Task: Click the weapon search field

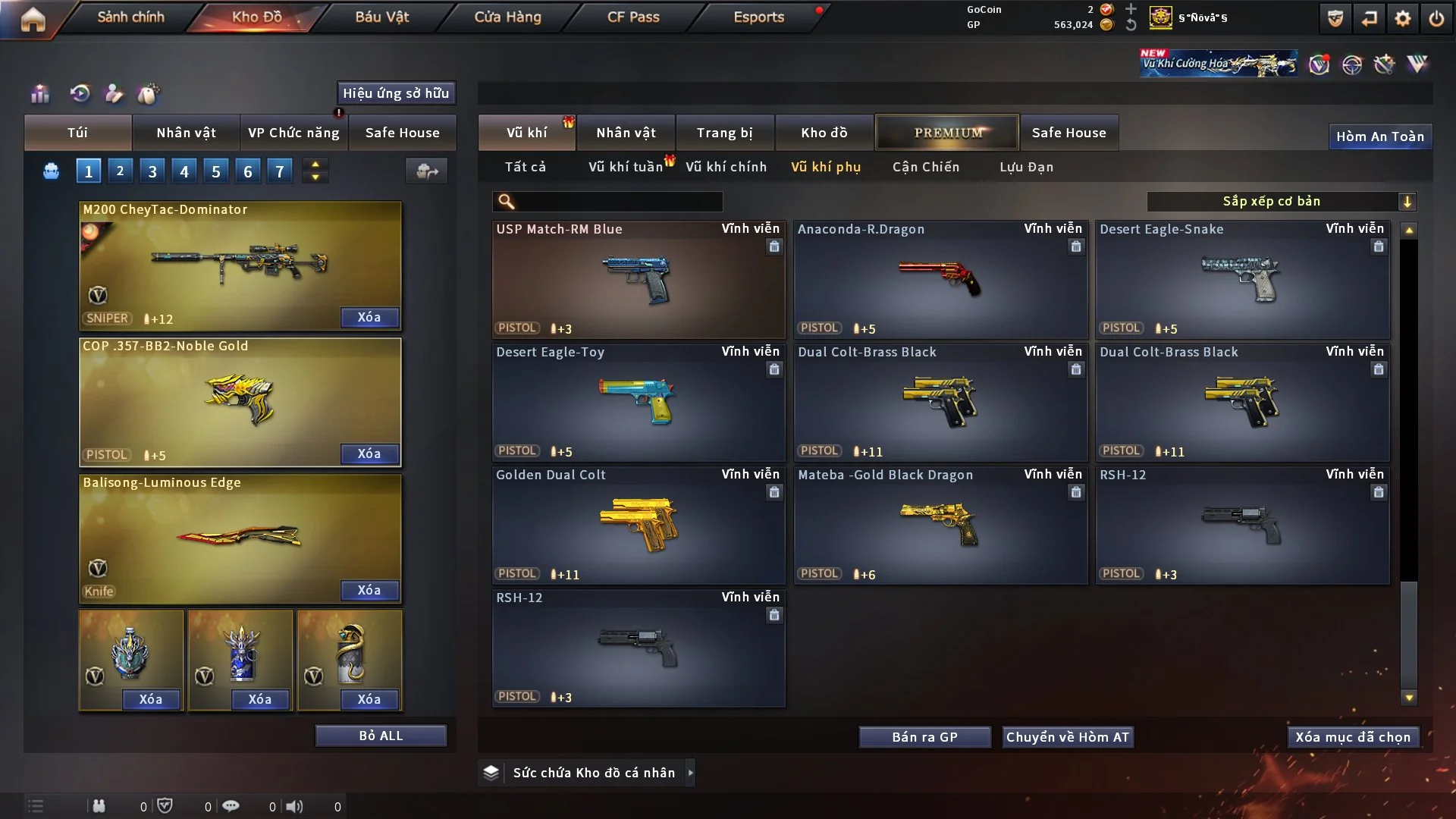Action: coord(618,201)
